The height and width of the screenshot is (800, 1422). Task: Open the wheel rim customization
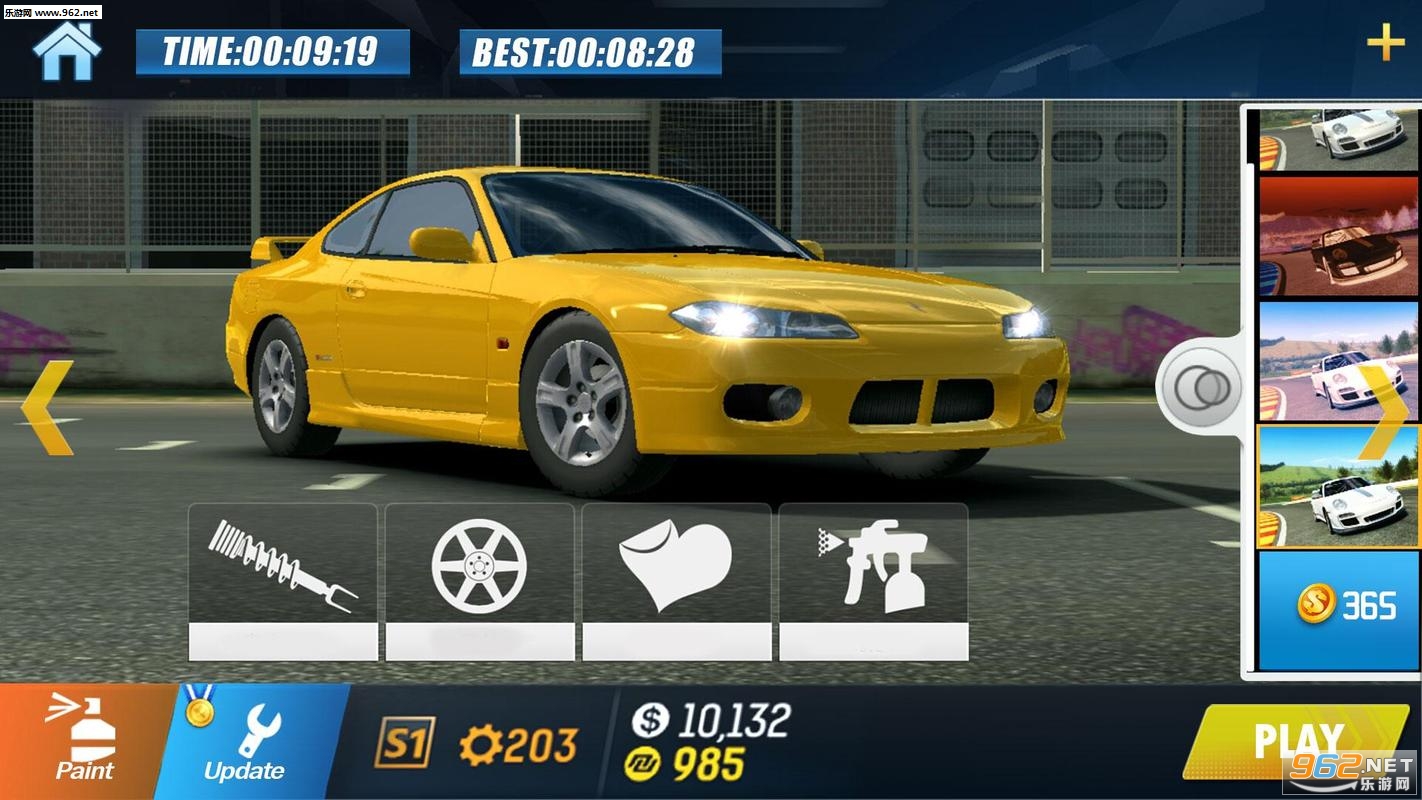coord(479,581)
